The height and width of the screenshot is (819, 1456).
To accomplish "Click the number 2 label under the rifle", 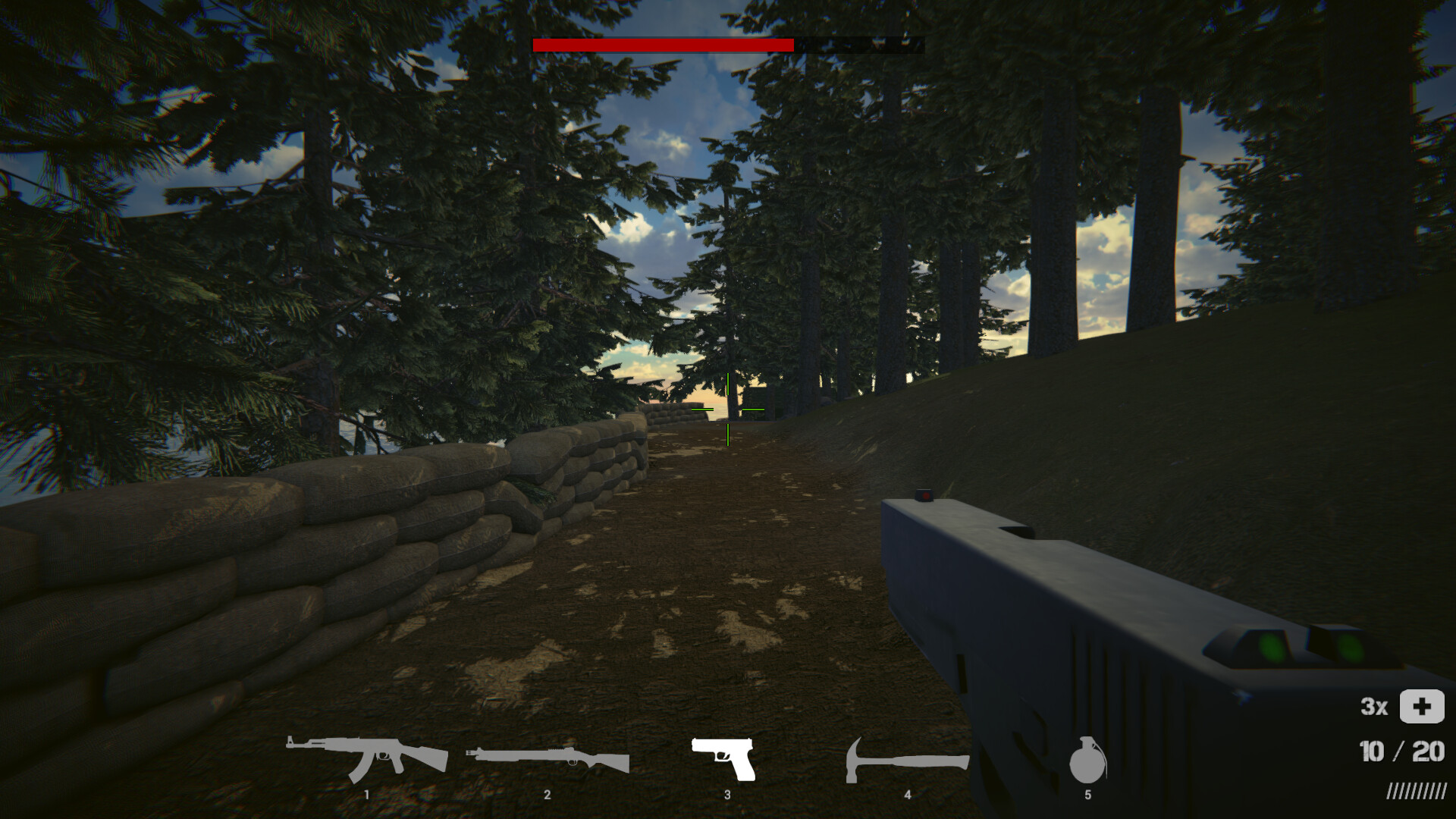I will (548, 794).
